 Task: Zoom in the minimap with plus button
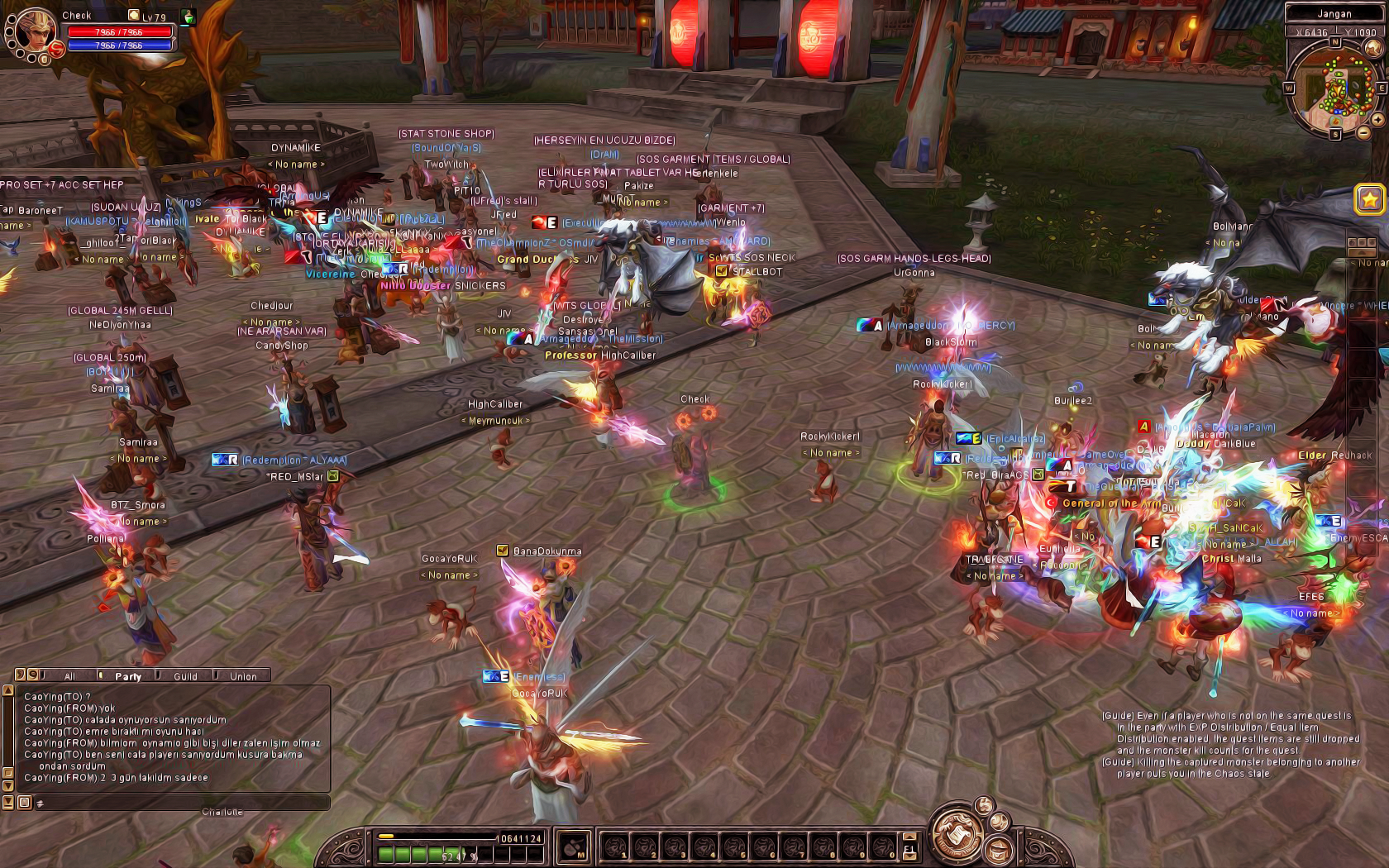[x=1378, y=119]
